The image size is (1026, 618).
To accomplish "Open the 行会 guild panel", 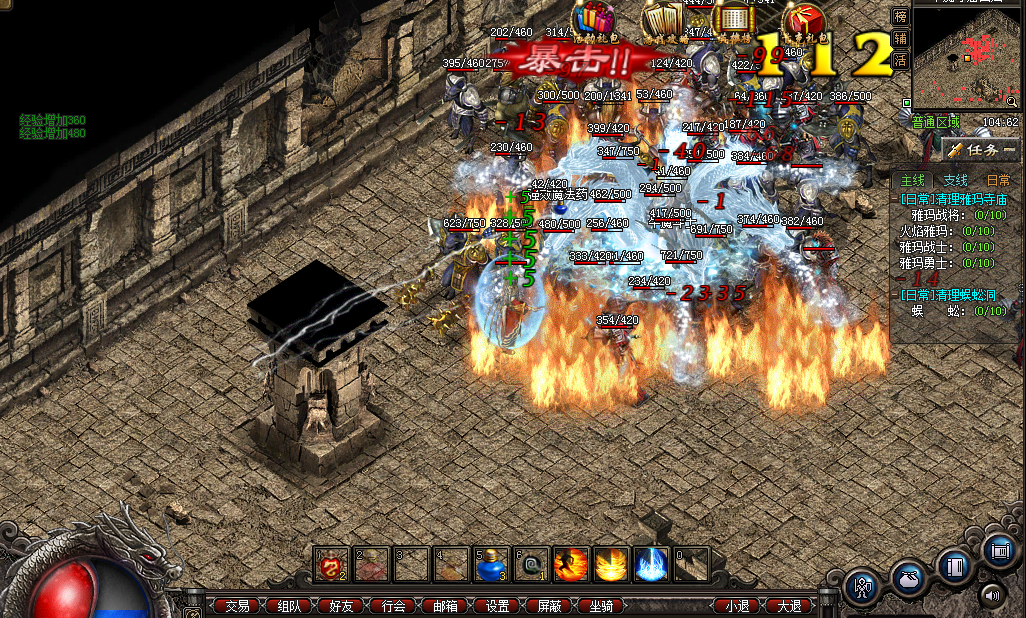I will click(393, 606).
